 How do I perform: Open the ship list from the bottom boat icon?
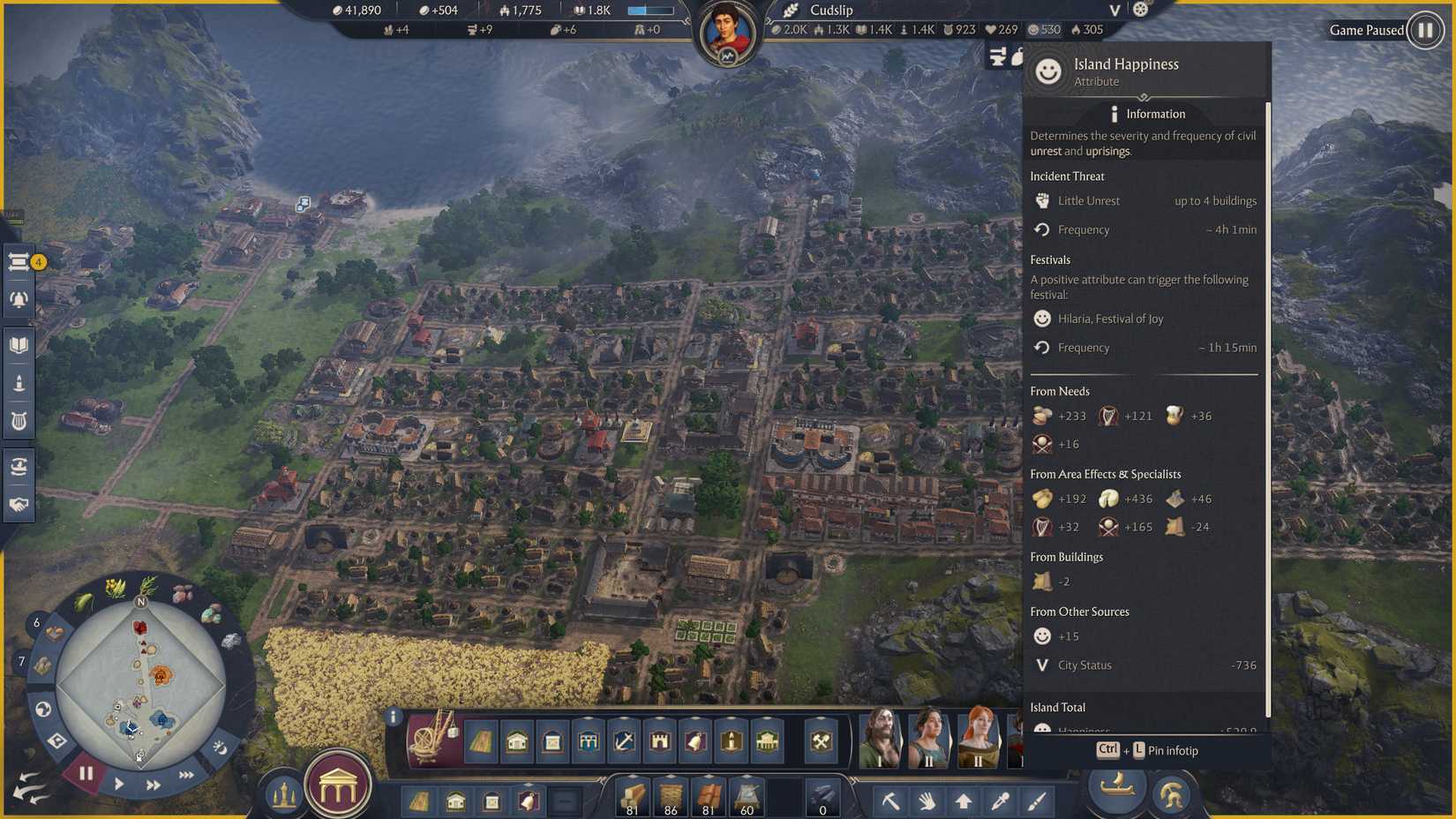[x=1116, y=790]
